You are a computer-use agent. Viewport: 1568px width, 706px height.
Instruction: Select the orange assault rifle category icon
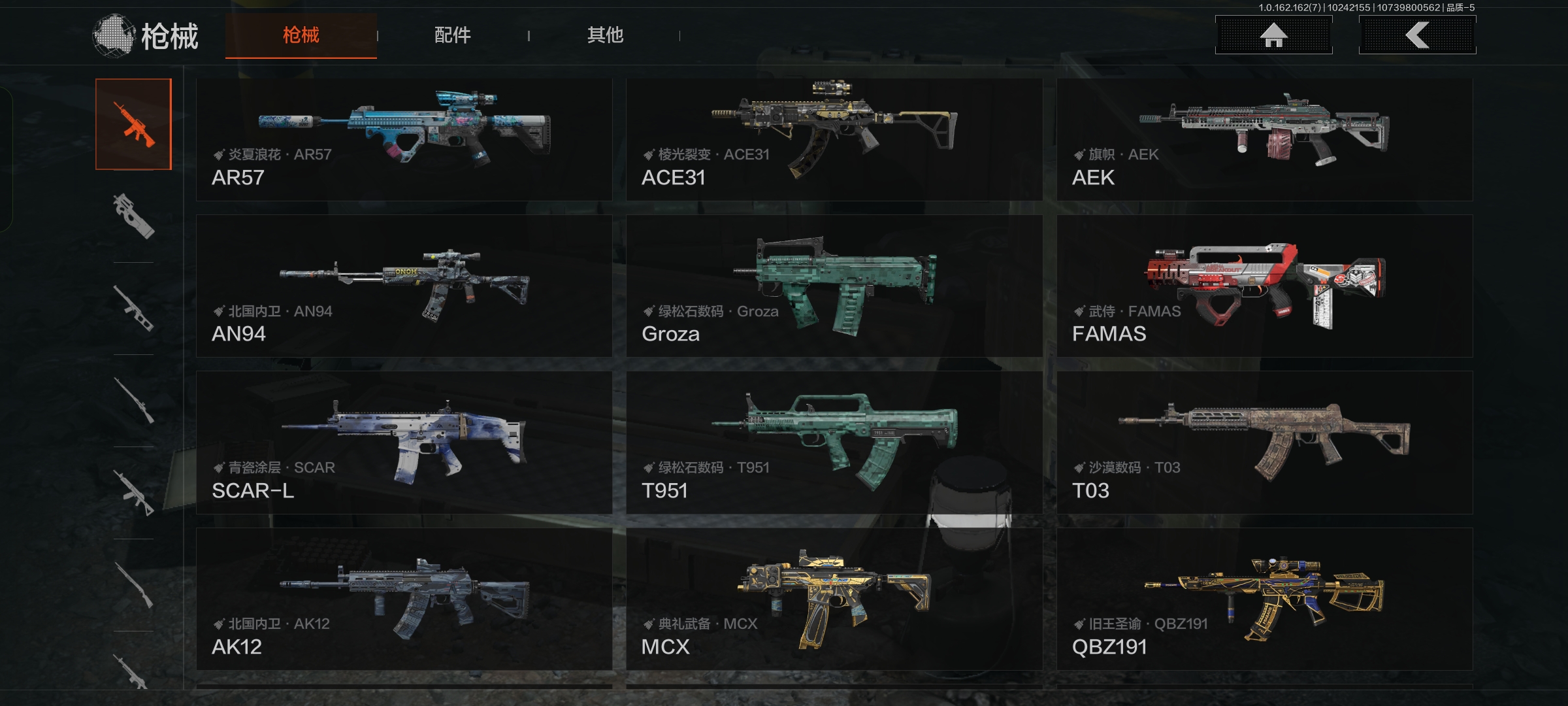(x=133, y=124)
